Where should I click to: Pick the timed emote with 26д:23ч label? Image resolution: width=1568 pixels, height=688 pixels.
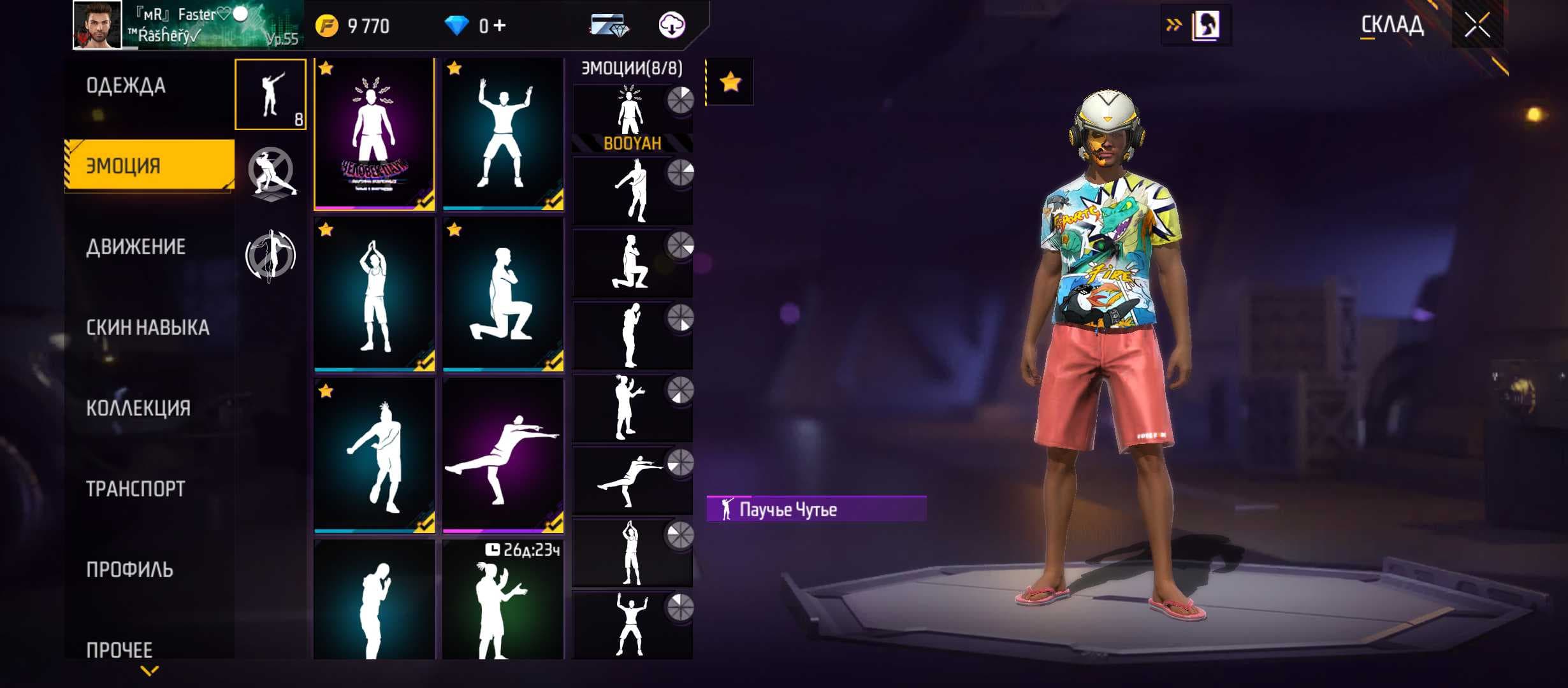pos(503,599)
